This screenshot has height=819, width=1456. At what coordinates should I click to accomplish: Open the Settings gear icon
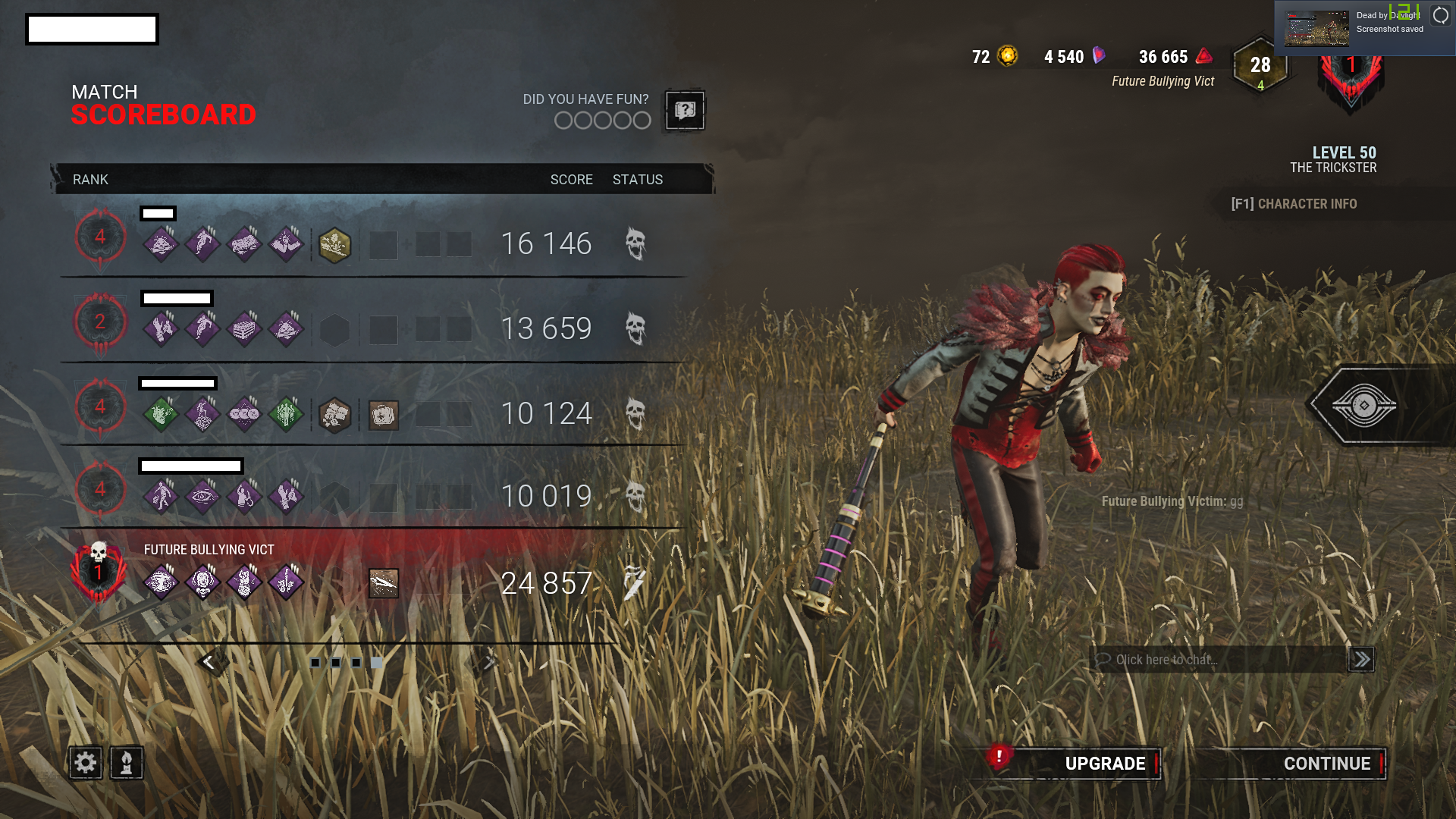(x=85, y=763)
